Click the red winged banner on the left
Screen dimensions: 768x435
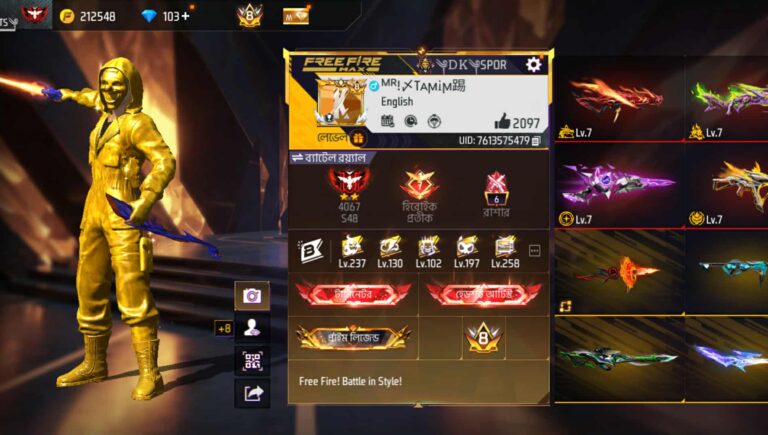352,293
